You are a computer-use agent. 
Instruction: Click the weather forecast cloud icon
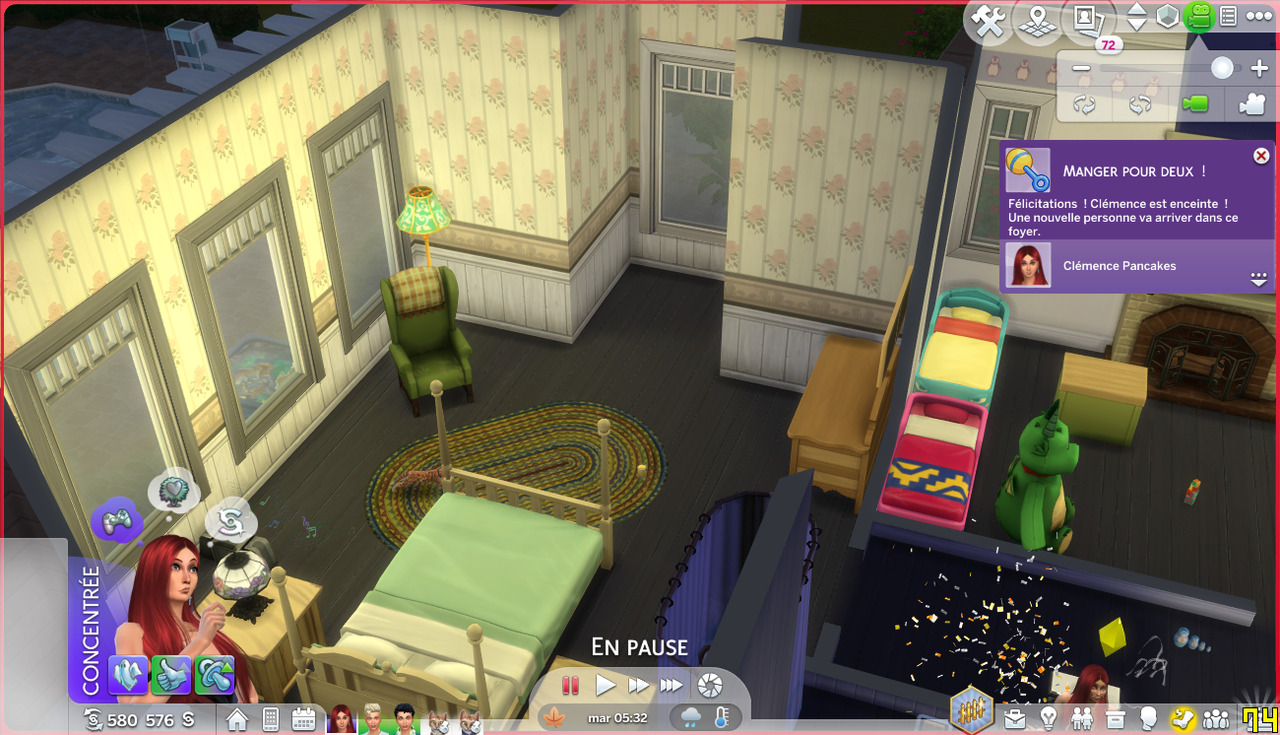click(x=692, y=717)
